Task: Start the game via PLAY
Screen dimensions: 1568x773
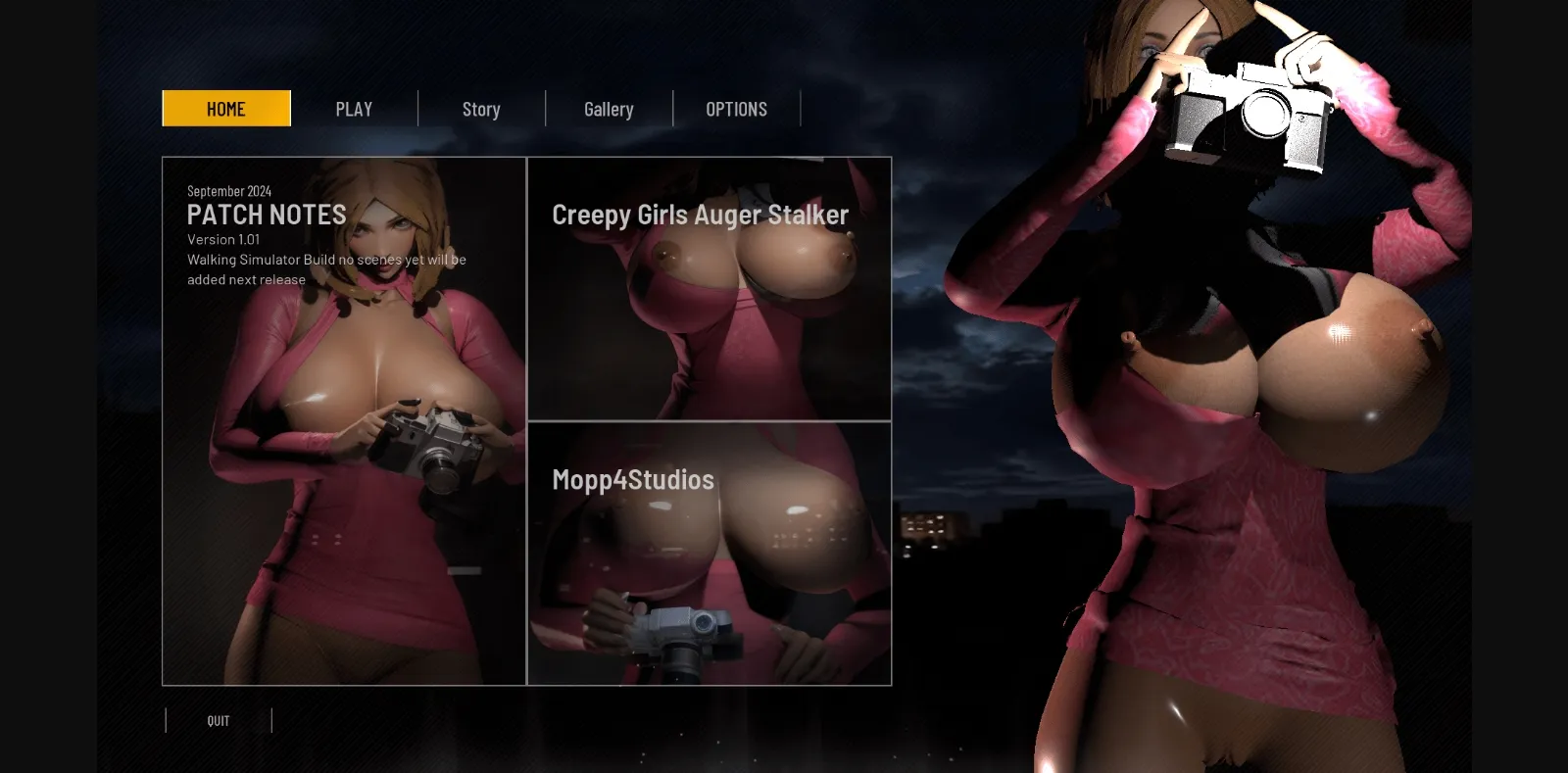Action: click(354, 109)
